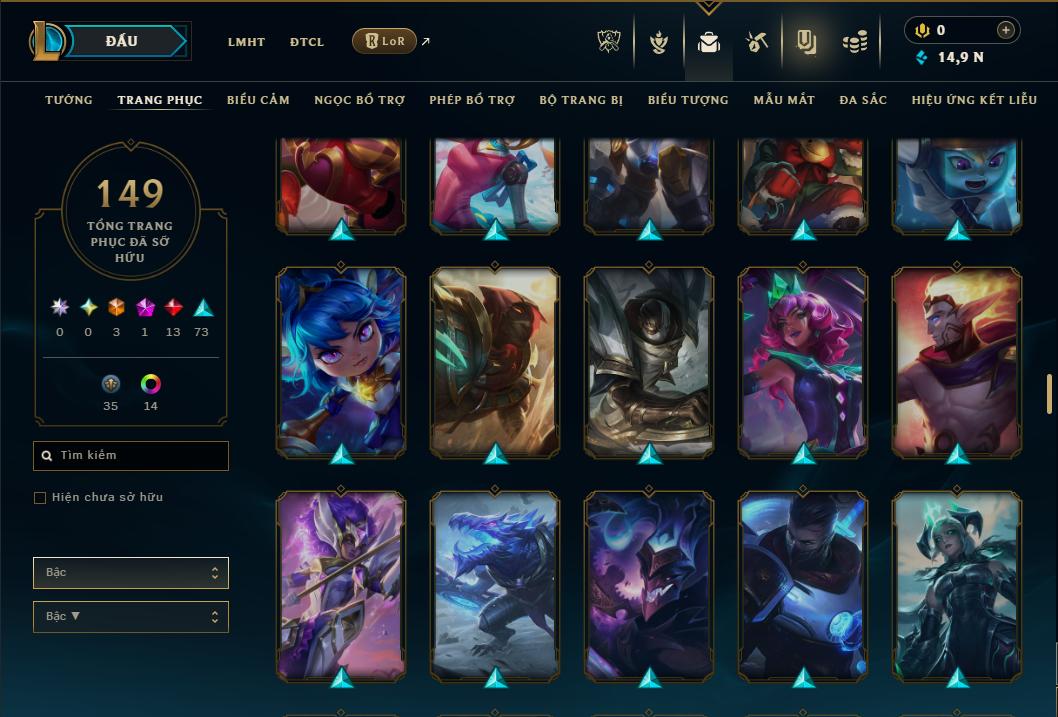Image resolution: width=1058 pixels, height=717 pixels.
Task: Click the Tìm kiếm search field
Action: pos(131,456)
